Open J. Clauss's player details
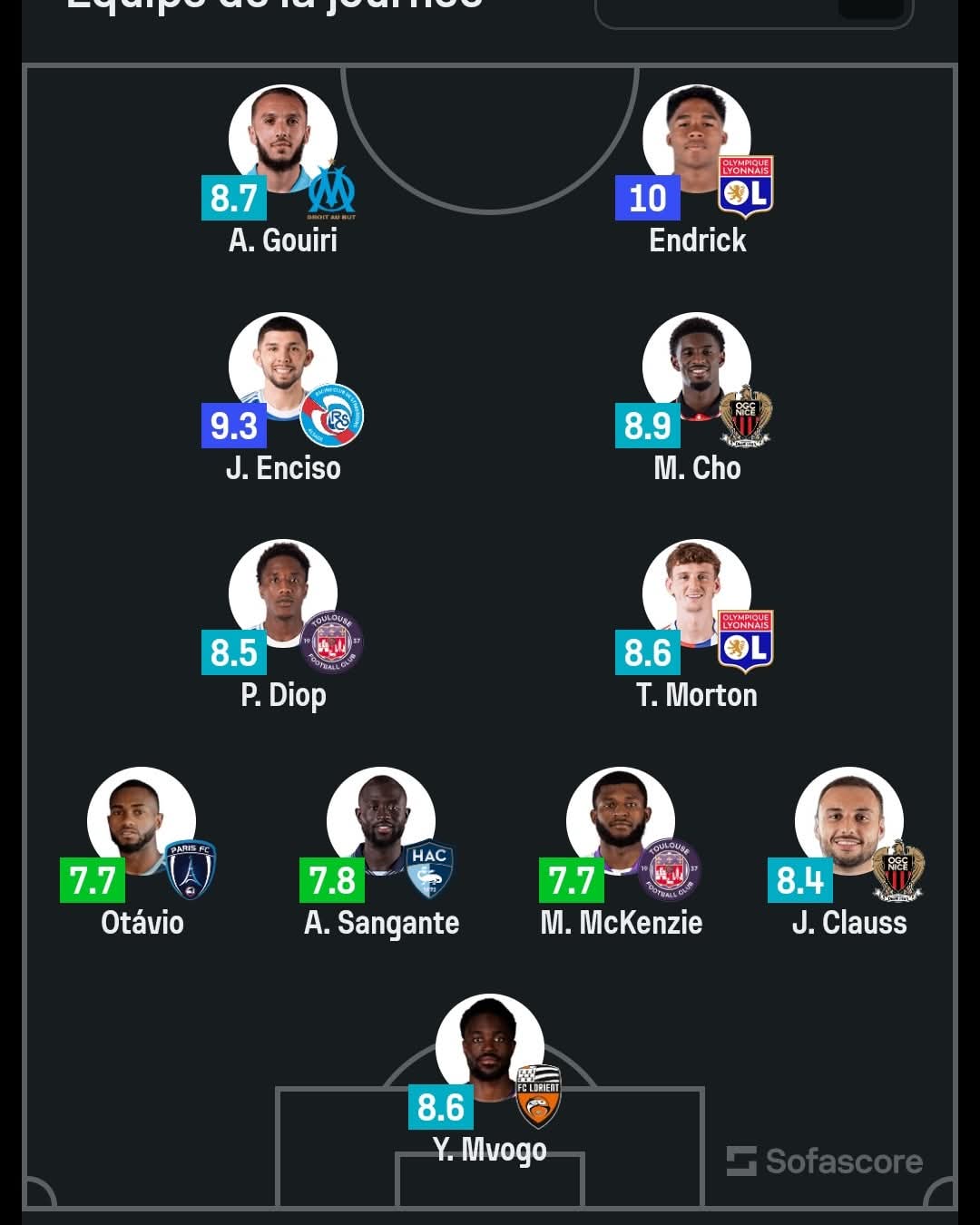This screenshot has height=1225, width=980. coord(849,822)
